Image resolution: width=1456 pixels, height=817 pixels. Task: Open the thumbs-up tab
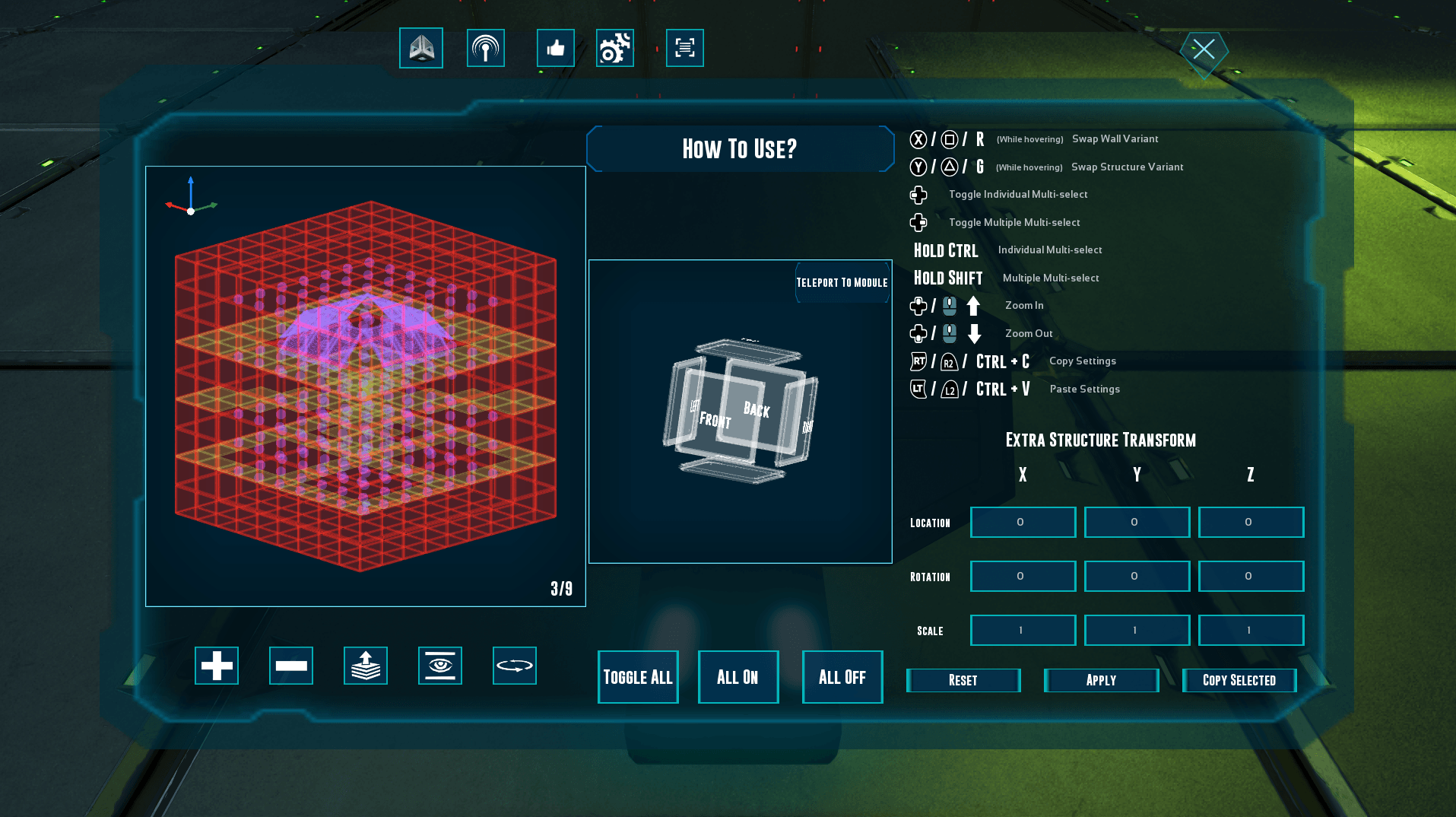(x=555, y=49)
